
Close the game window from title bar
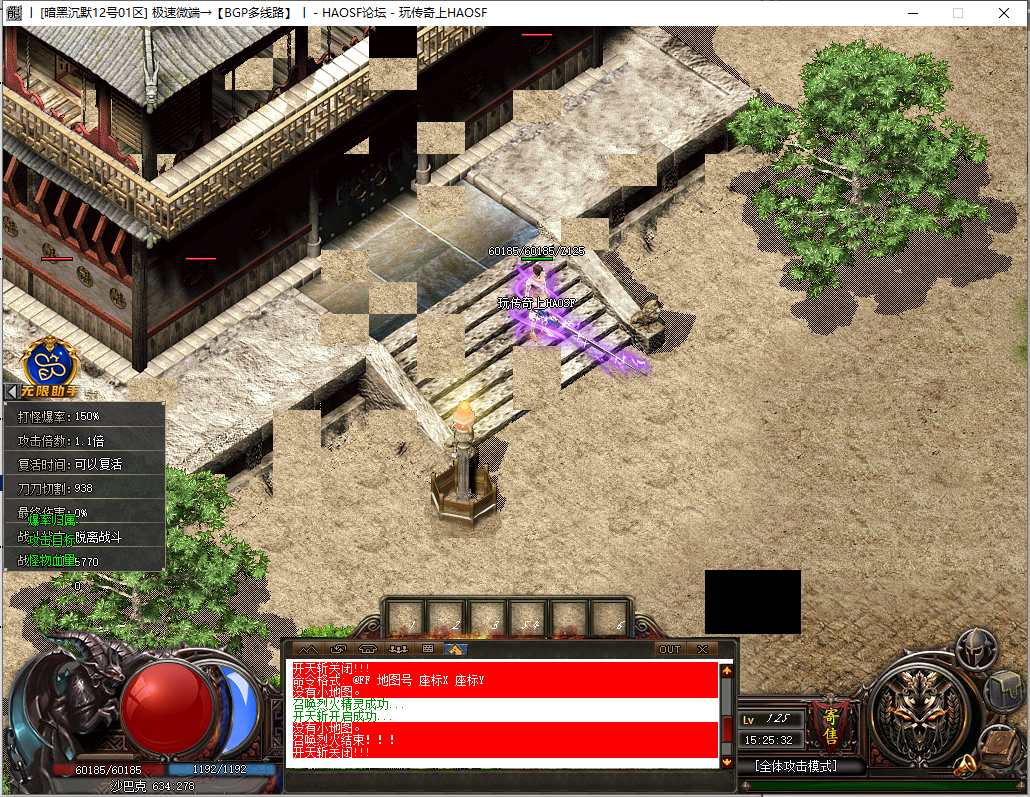(x=1003, y=13)
